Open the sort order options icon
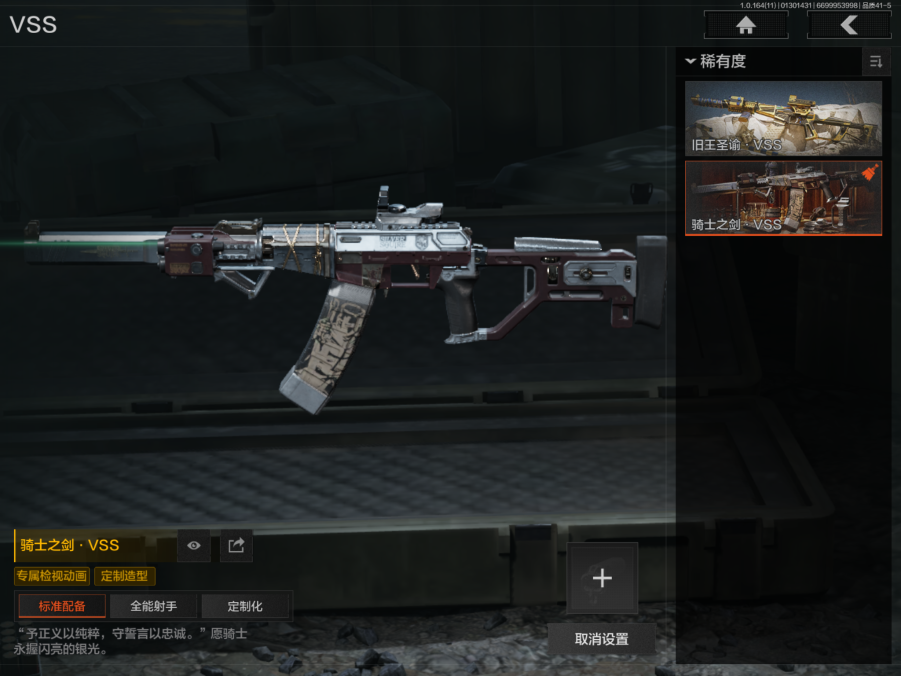Screen dimensions: 901x676 tap(876, 62)
